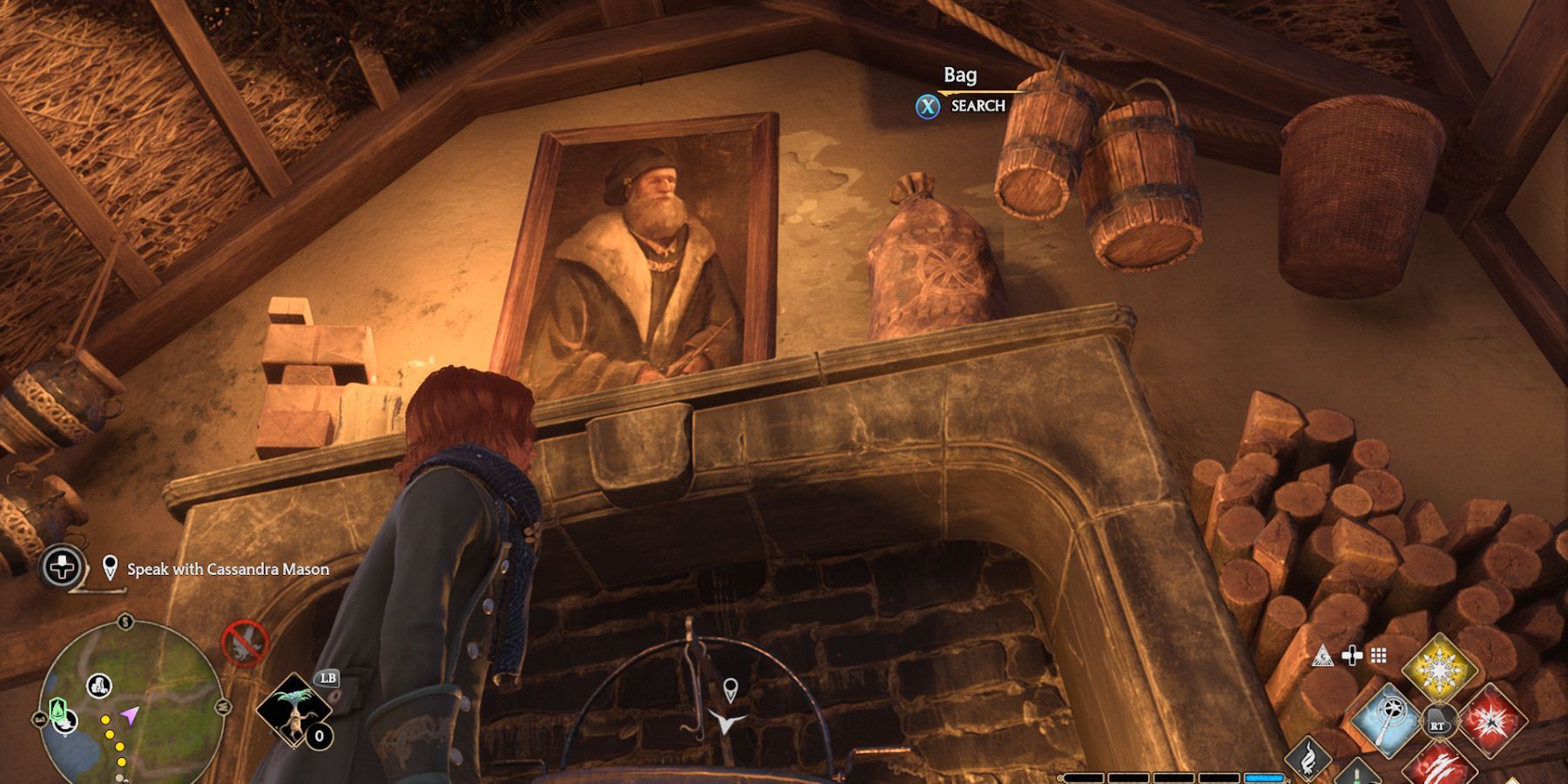Screen dimensions: 1568x784
Task: Cast the red starburst spell
Action: [1491, 720]
